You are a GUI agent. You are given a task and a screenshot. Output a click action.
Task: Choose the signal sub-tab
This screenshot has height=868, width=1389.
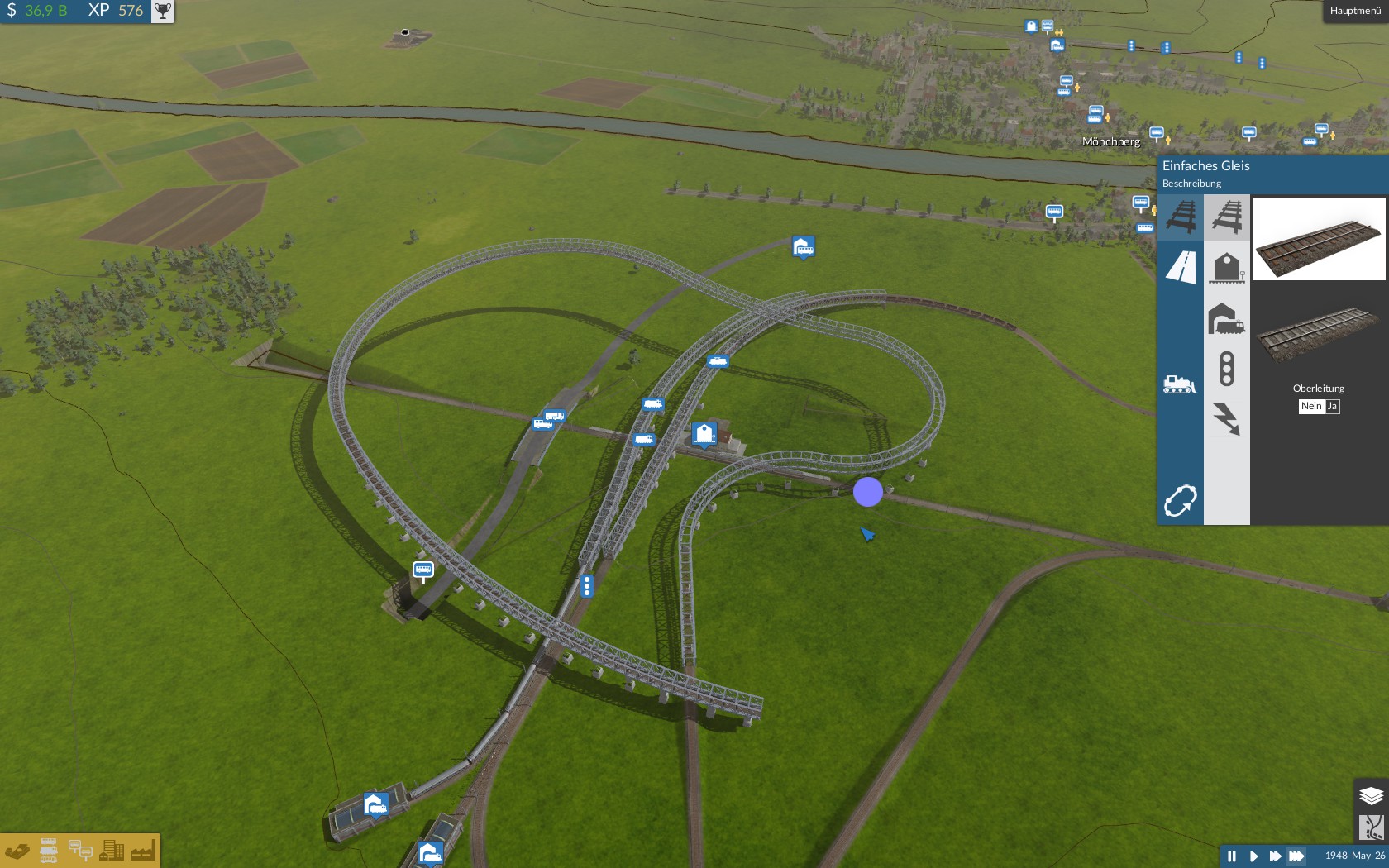tap(1227, 369)
